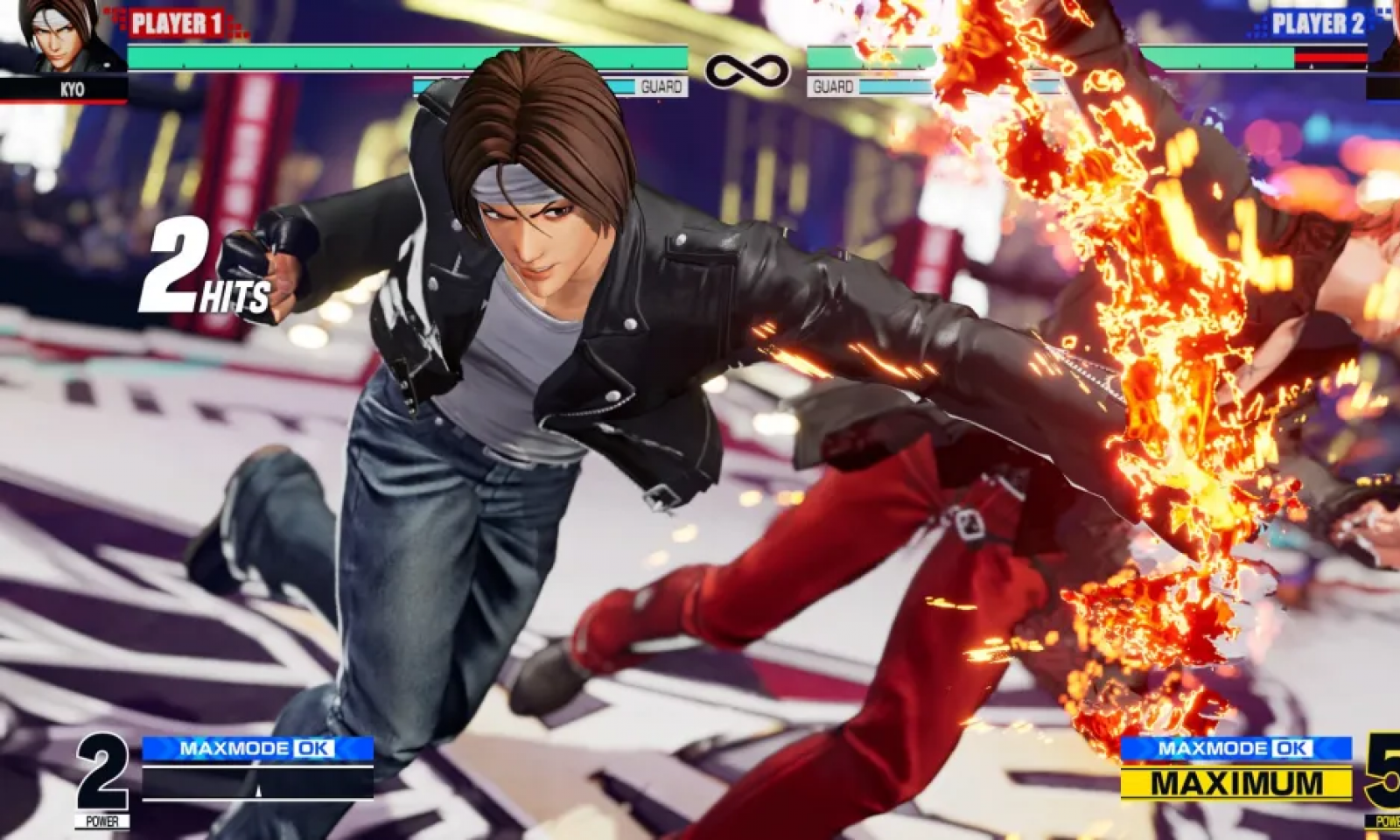Select Player 2's MAXMODE OK indicator
This screenshot has height=840, width=1400.
click(x=1235, y=748)
